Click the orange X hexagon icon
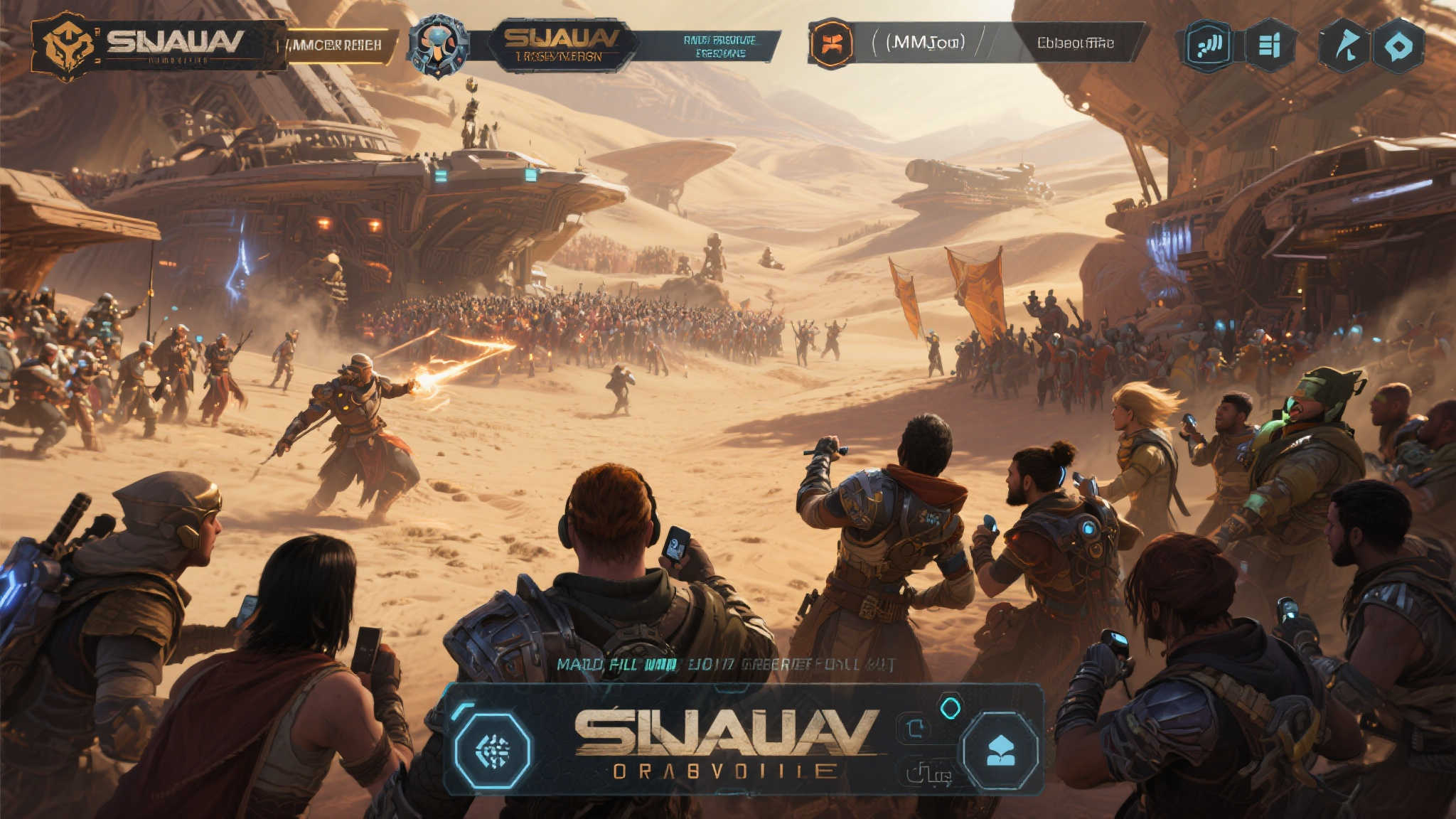The width and height of the screenshot is (1456, 819). 831,43
